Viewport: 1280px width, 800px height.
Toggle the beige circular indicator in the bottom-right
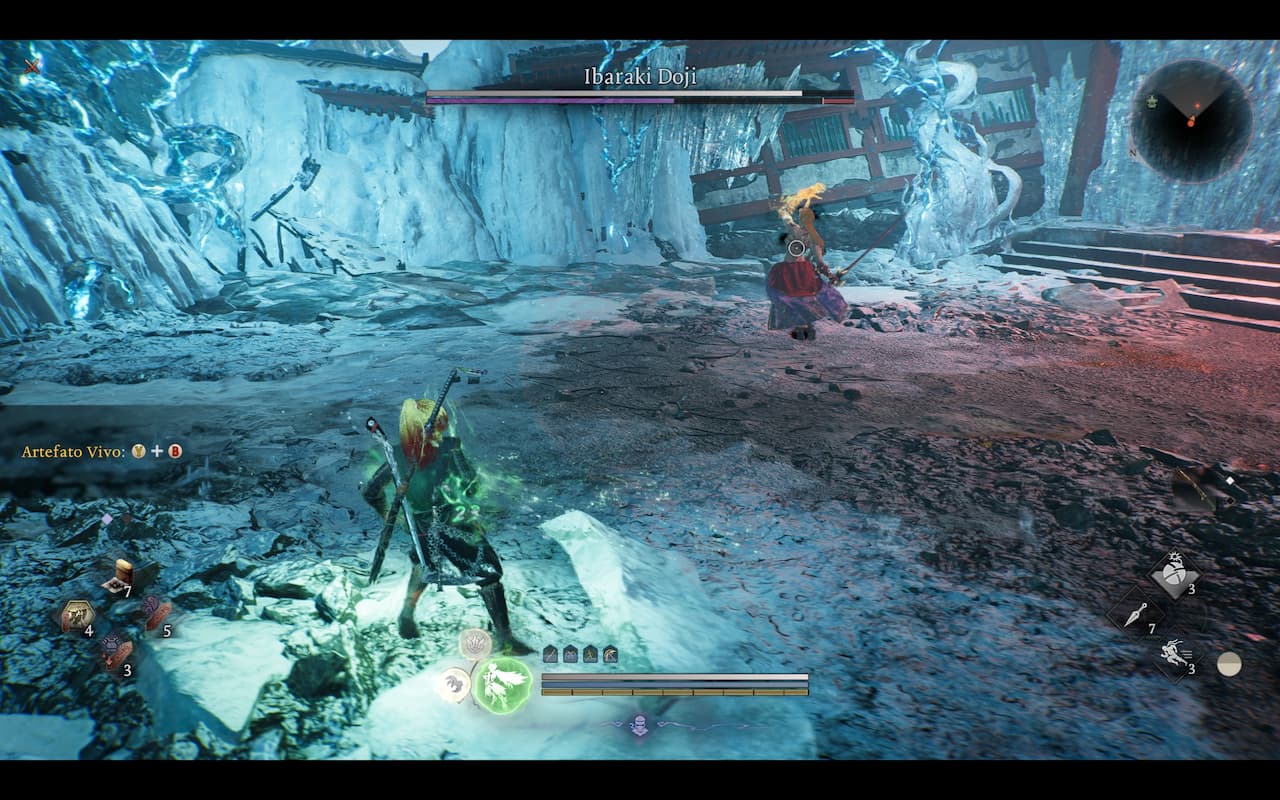[x=1229, y=664]
